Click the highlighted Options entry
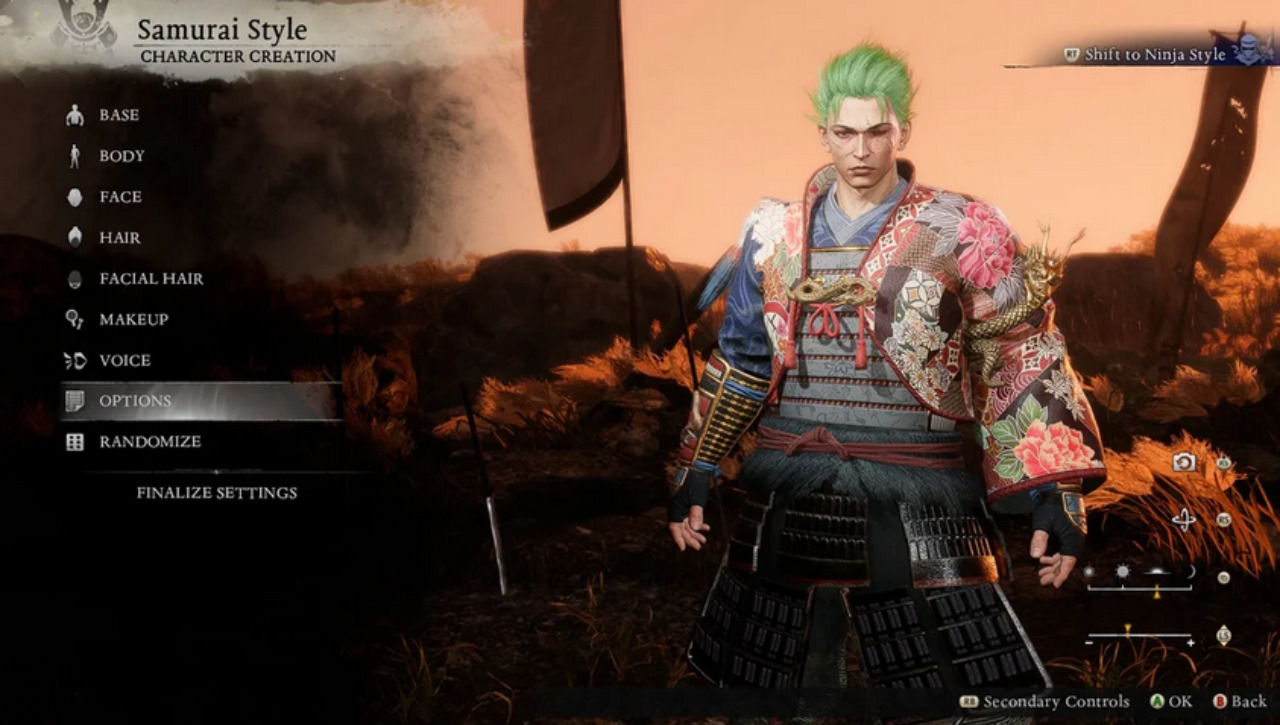 pyautogui.click(x=135, y=401)
